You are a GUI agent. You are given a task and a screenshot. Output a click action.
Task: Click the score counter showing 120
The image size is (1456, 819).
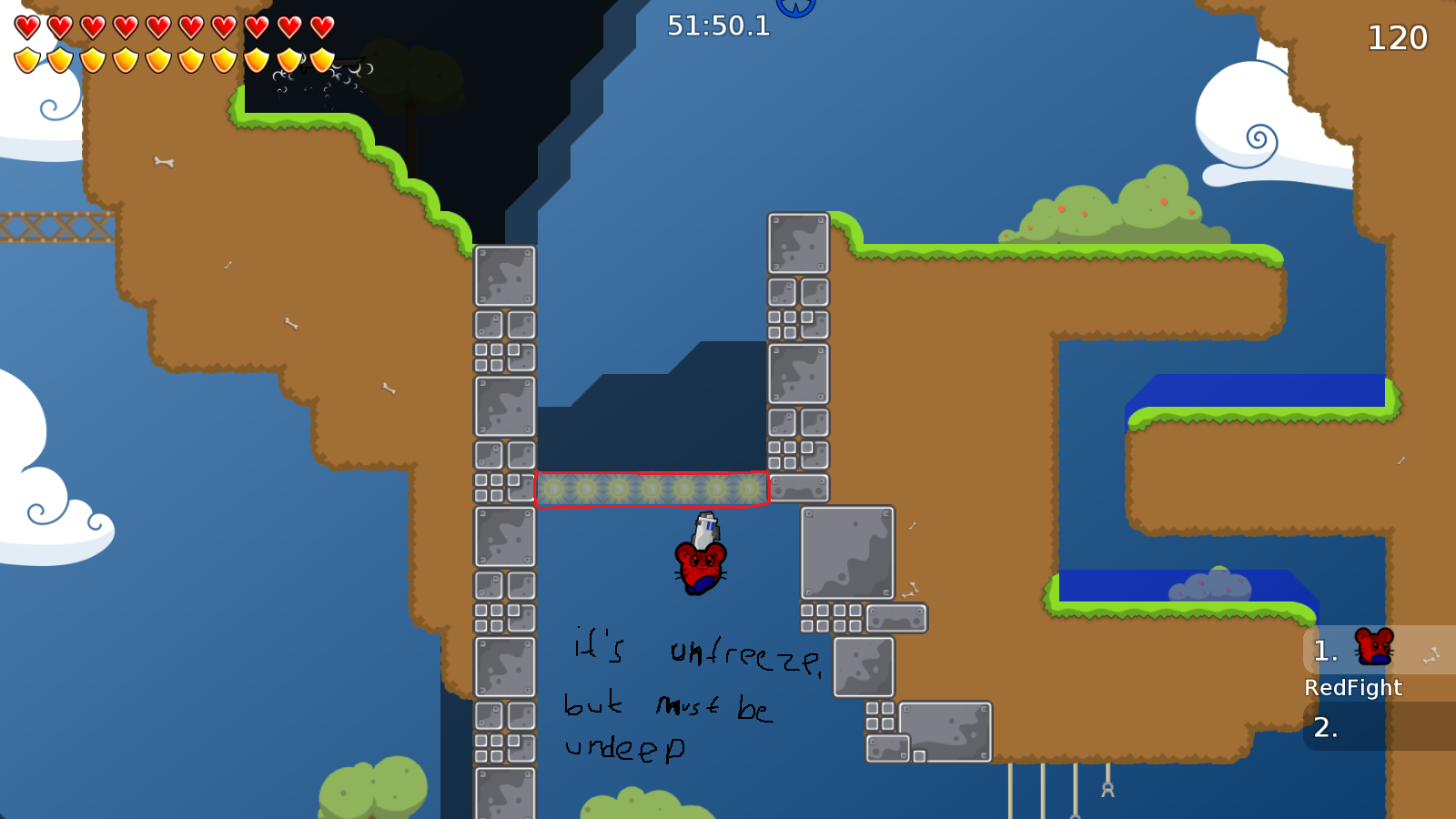pyautogui.click(x=1396, y=39)
